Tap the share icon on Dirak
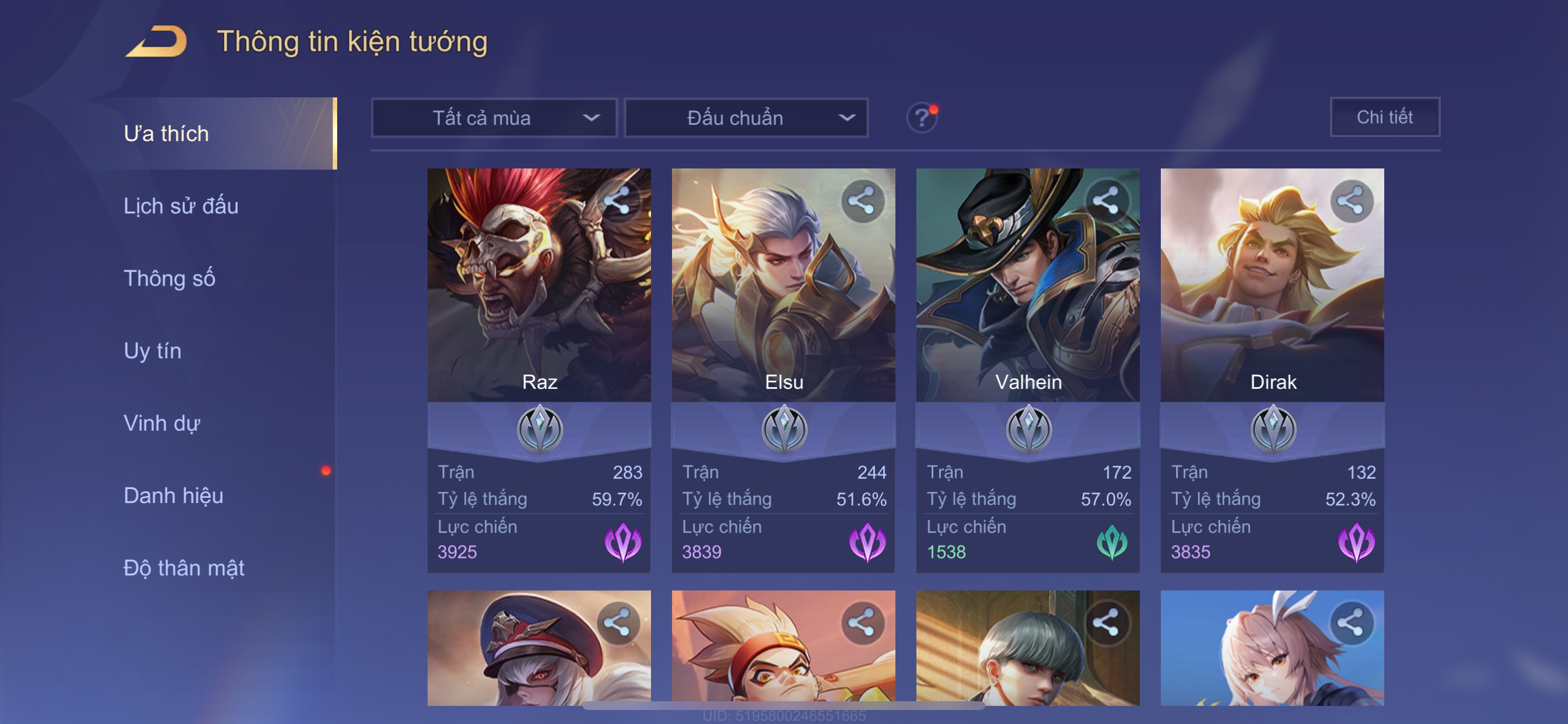 [x=1350, y=200]
